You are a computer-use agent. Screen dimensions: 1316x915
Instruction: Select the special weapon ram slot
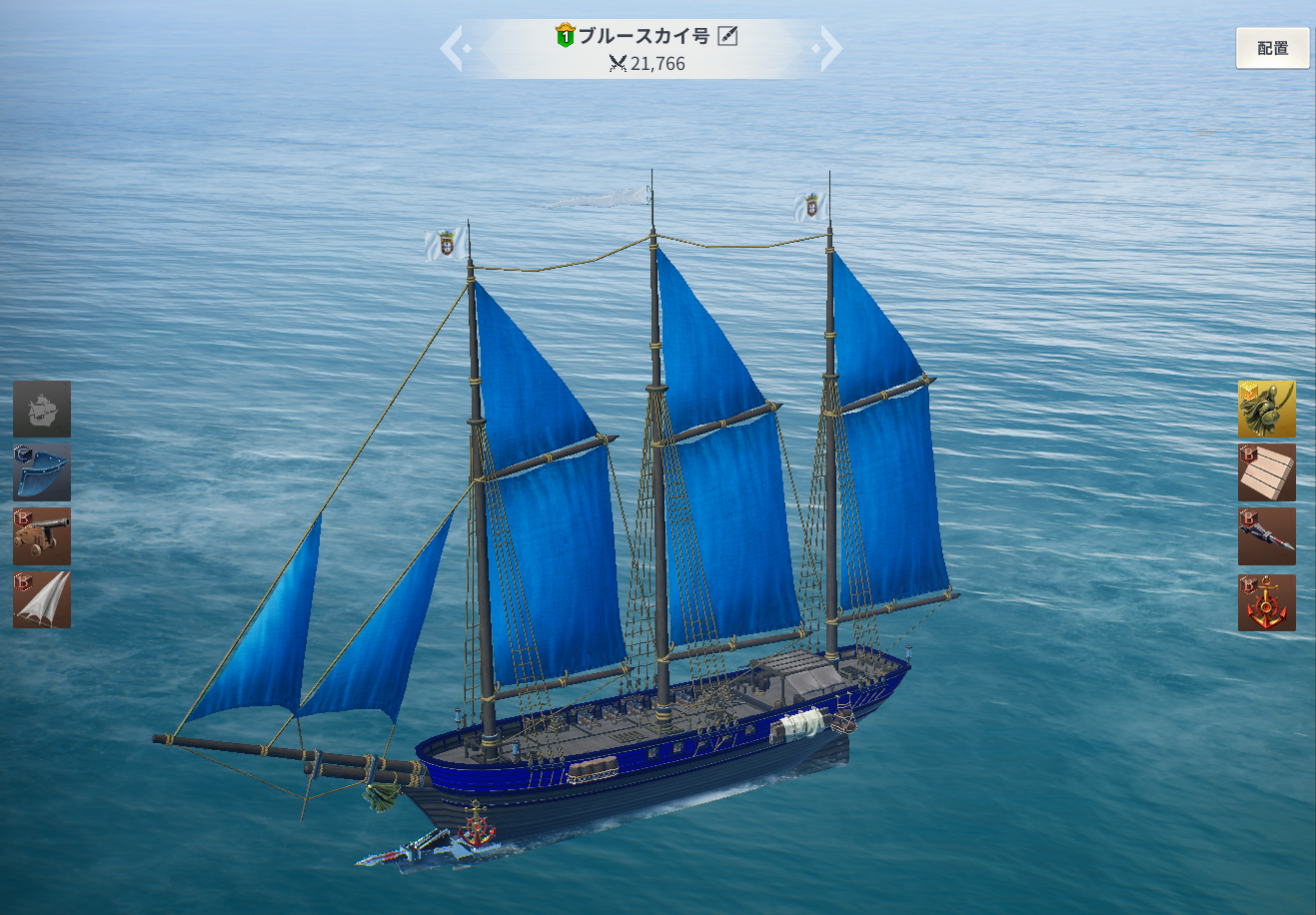1266,536
